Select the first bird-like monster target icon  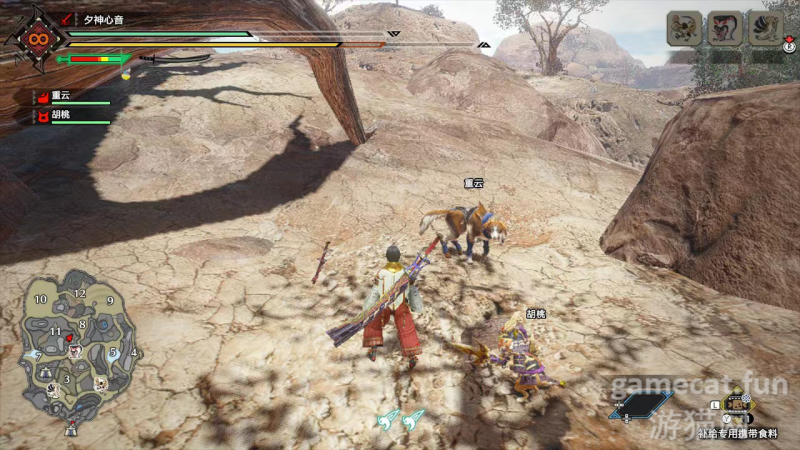(x=684, y=28)
